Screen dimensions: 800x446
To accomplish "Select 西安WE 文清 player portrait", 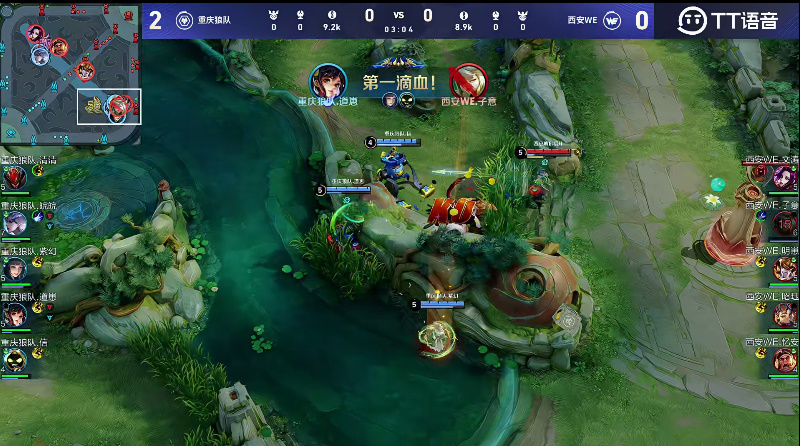I will 785,177.
